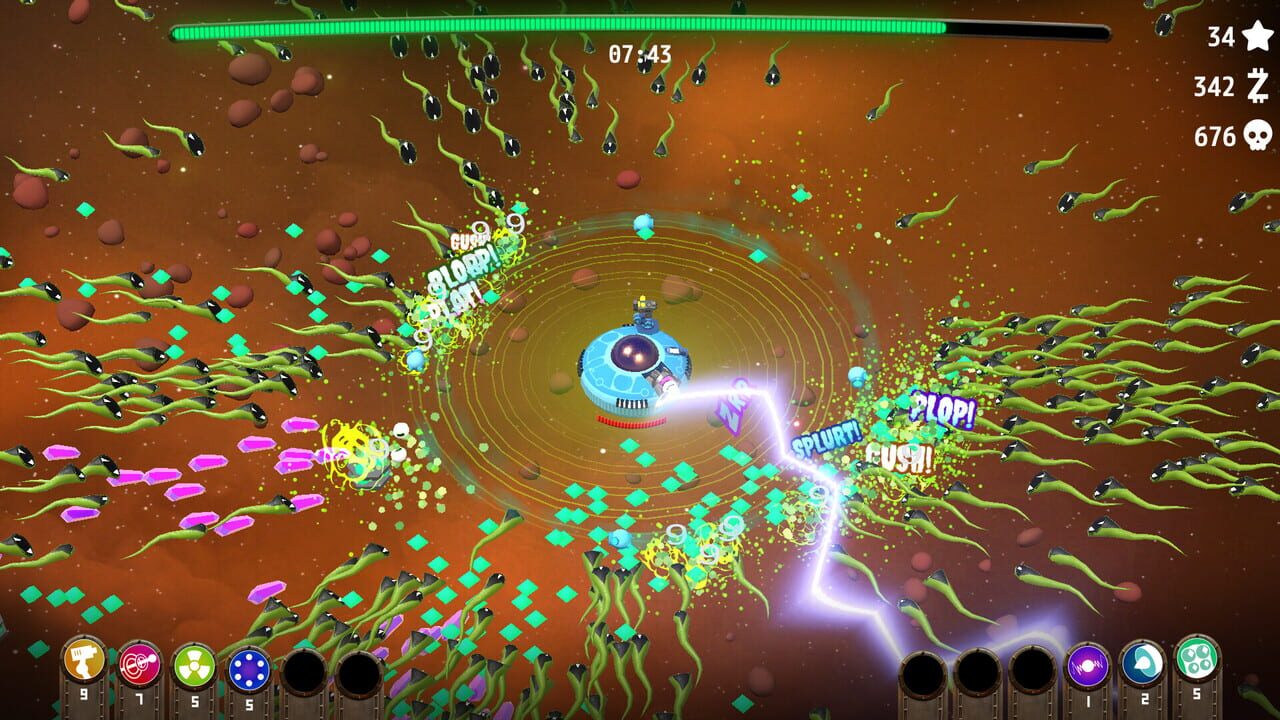Image resolution: width=1280 pixels, height=720 pixels.
Task: Open the ability slot showing 2 charges
Action: (1142, 664)
